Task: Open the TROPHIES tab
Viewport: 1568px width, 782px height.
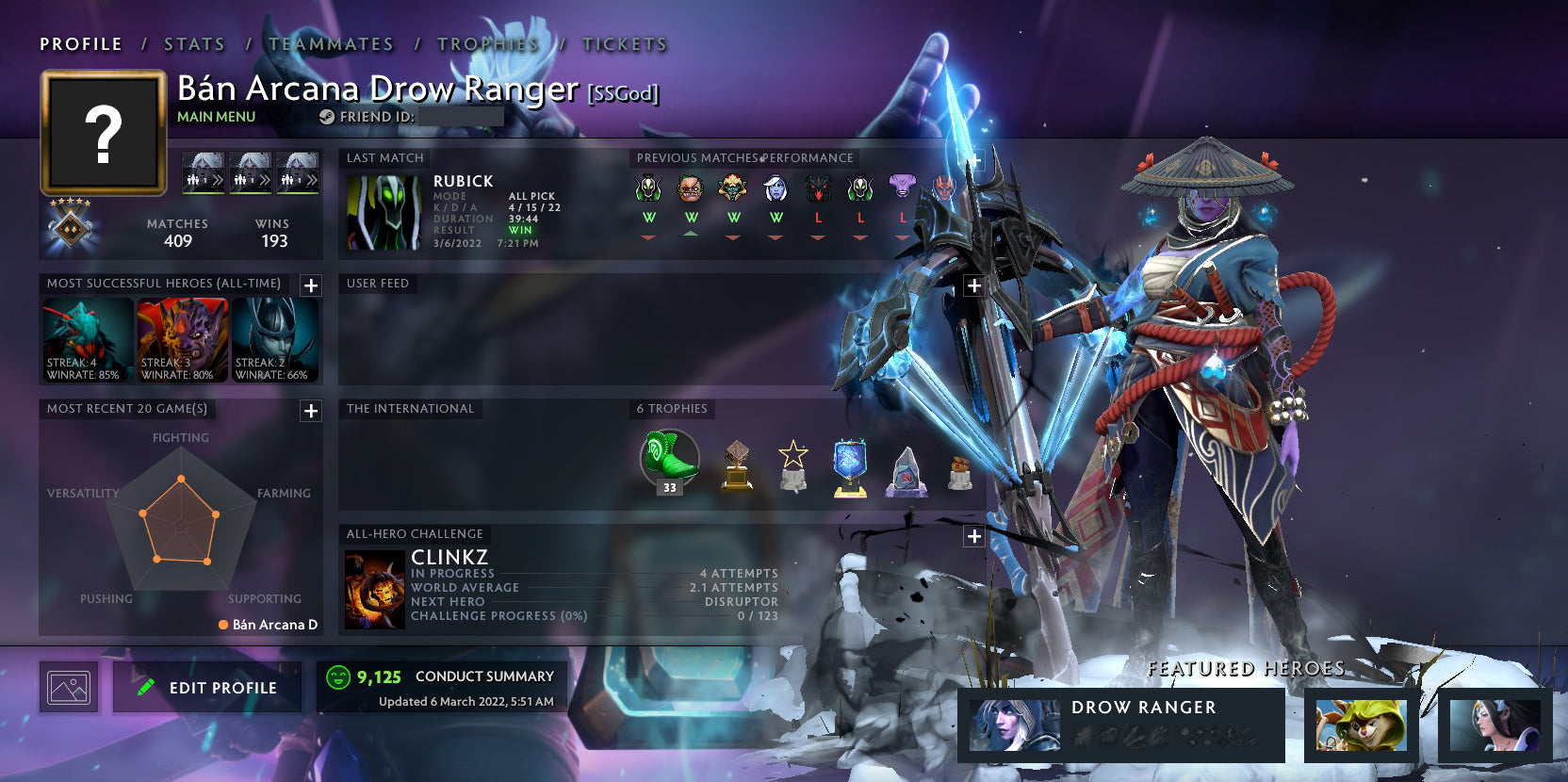Action: click(487, 43)
